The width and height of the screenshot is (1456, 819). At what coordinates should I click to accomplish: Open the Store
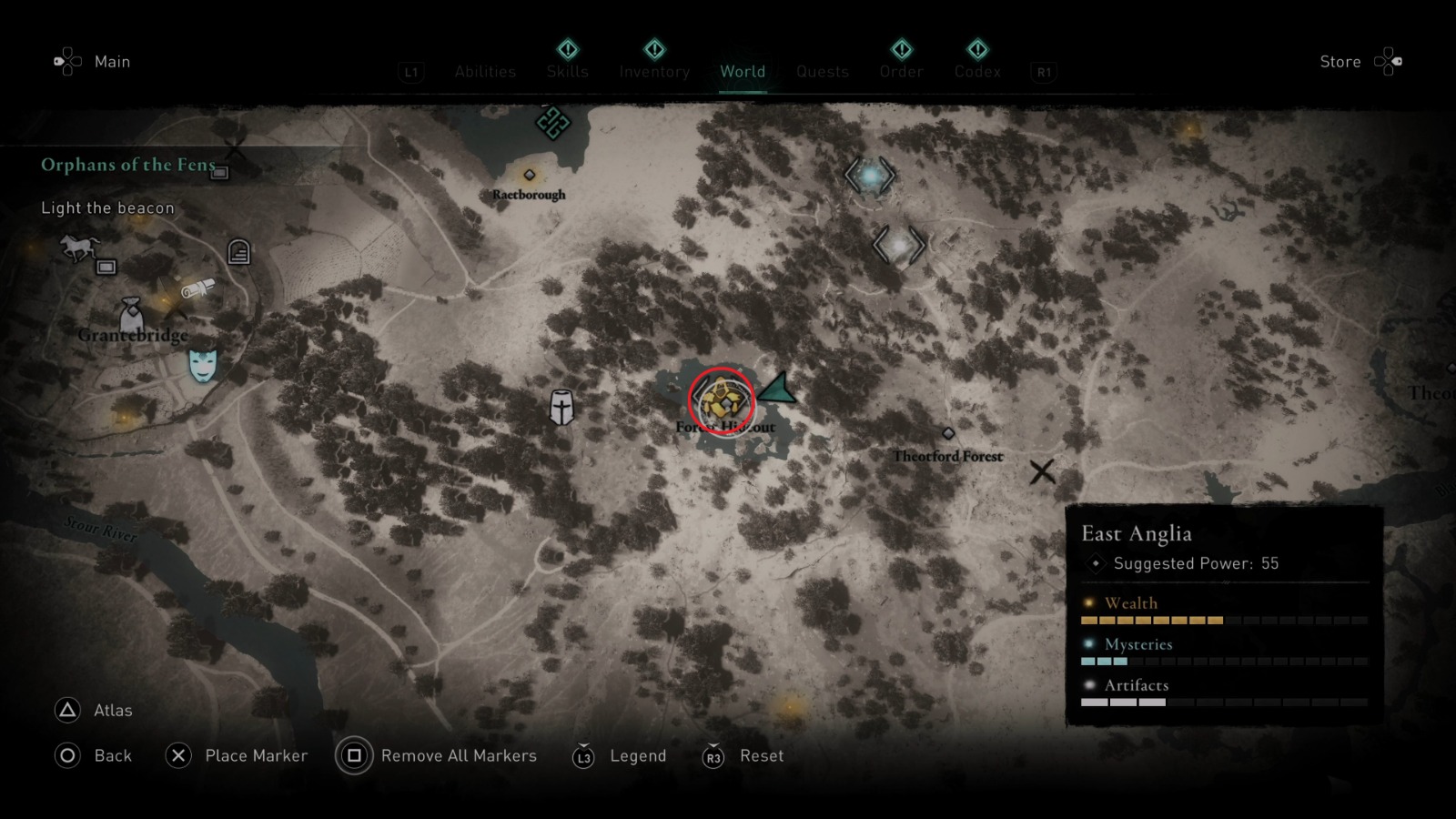[1340, 62]
